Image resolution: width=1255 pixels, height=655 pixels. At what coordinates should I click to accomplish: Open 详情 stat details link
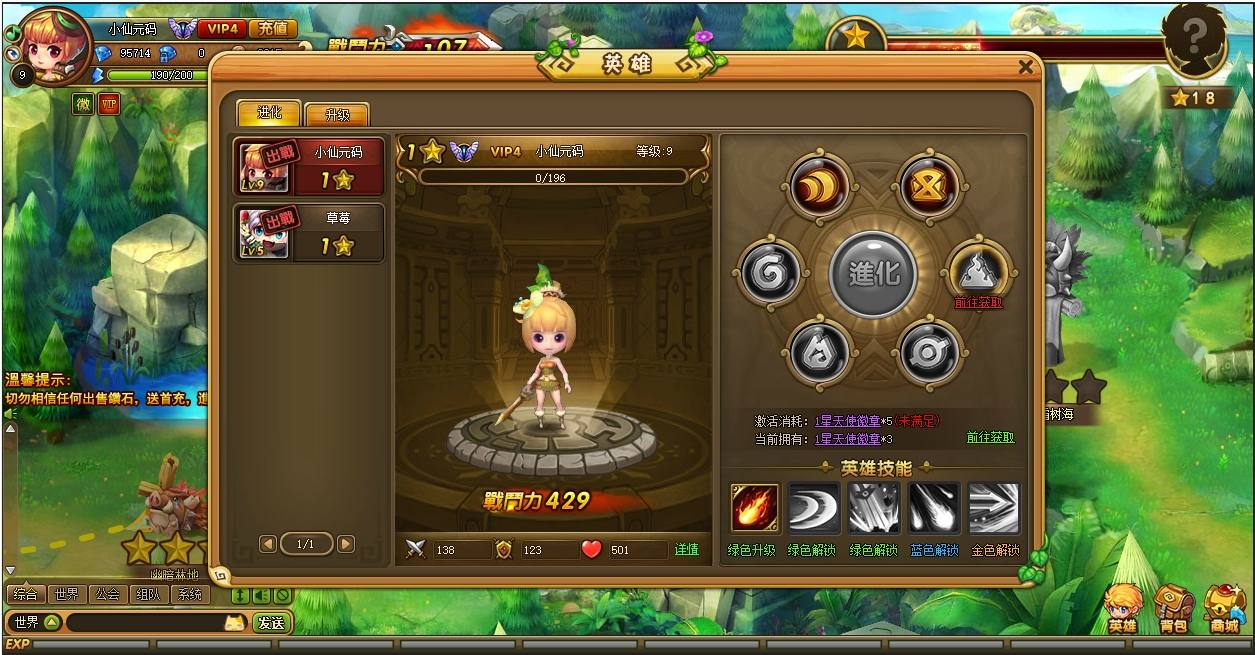(x=687, y=549)
